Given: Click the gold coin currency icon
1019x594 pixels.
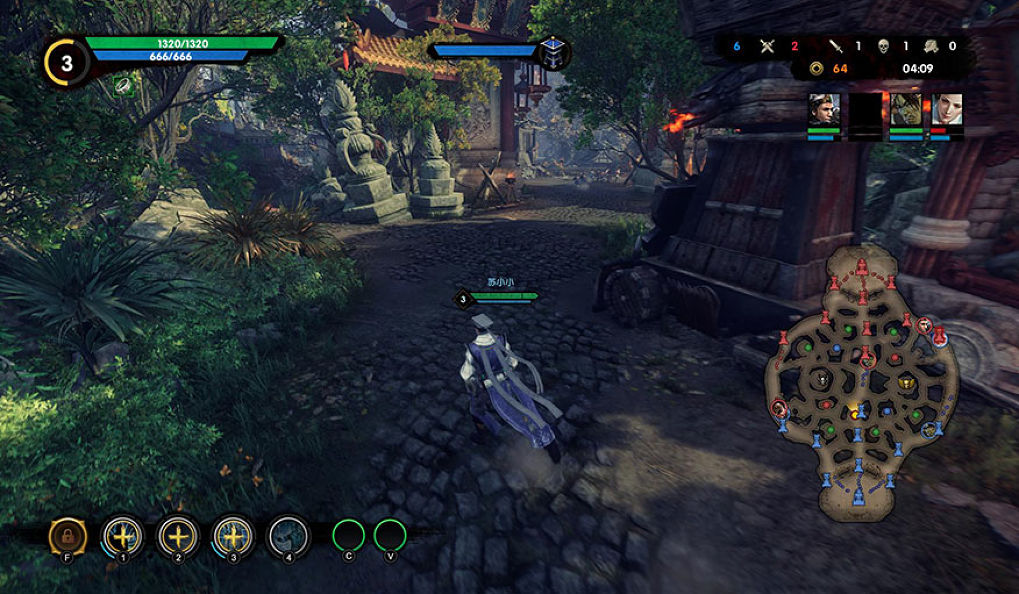Looking at the screenshot, I should 817,68.
